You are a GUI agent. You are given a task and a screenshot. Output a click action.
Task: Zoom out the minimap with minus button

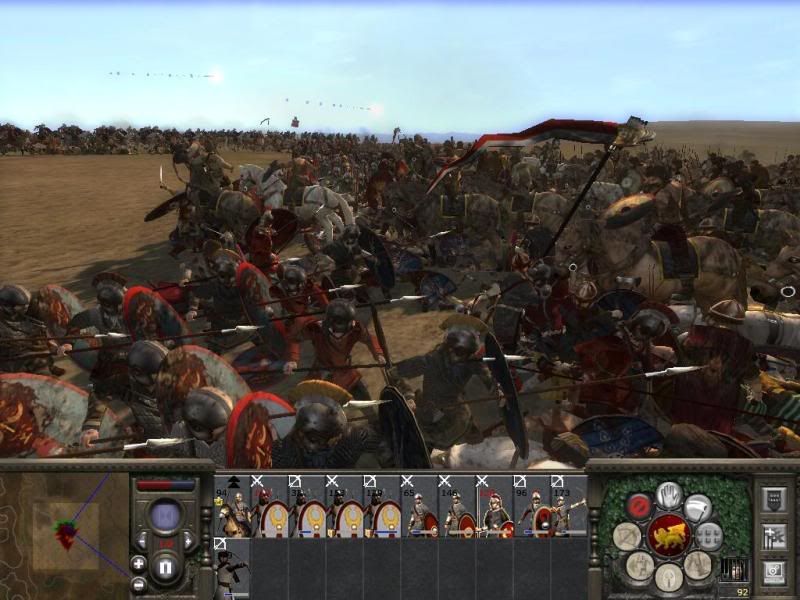pos(138,584)
